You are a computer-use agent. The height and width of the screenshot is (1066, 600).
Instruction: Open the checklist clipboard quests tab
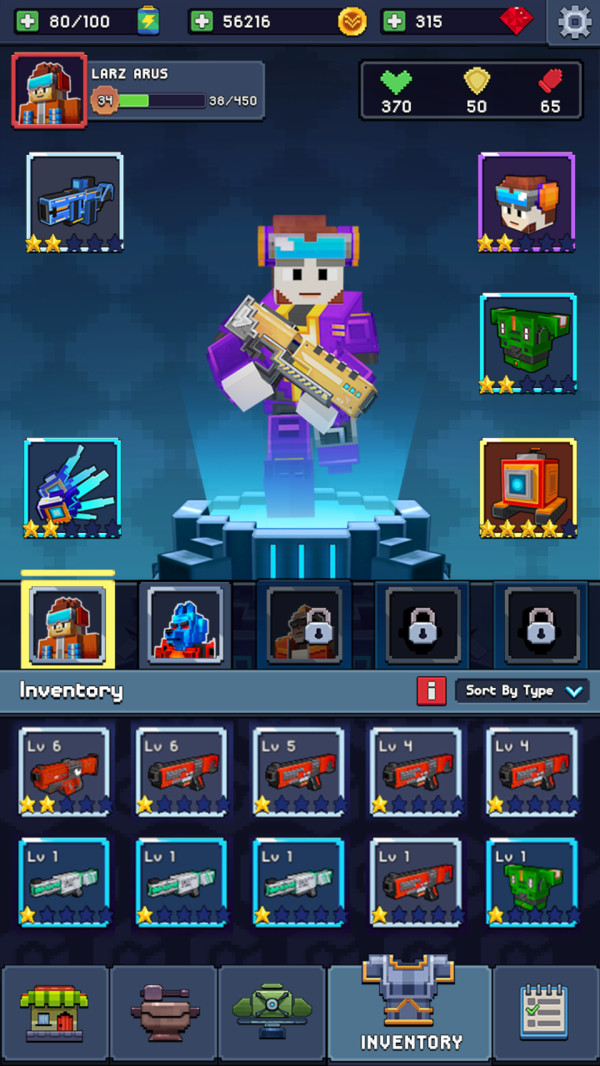[546, 1012]
